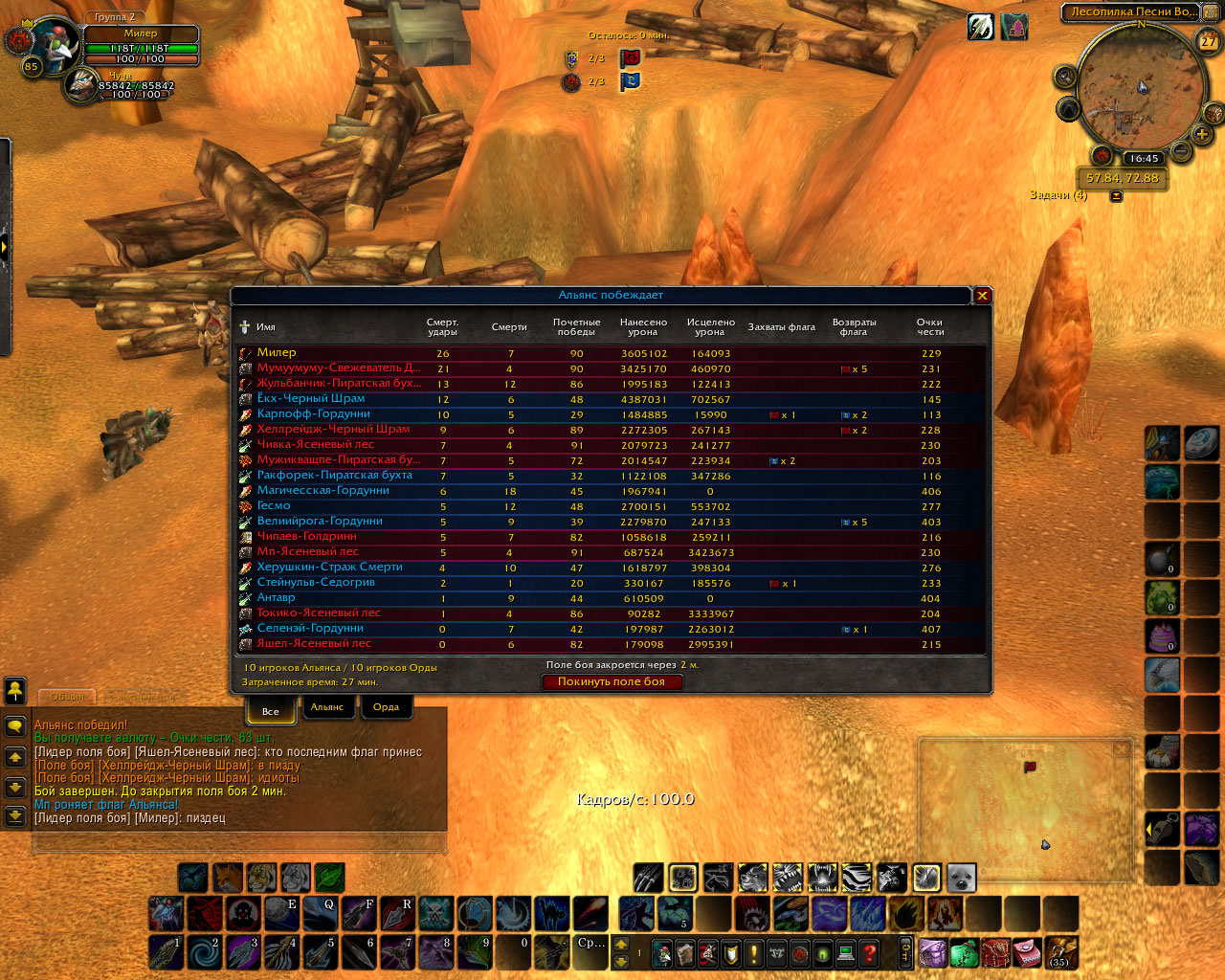Image resolution: width=1225 pixels, height=980 pixels.
Task: Open the 'Общий' chat tab
Action: click(67, 697)
